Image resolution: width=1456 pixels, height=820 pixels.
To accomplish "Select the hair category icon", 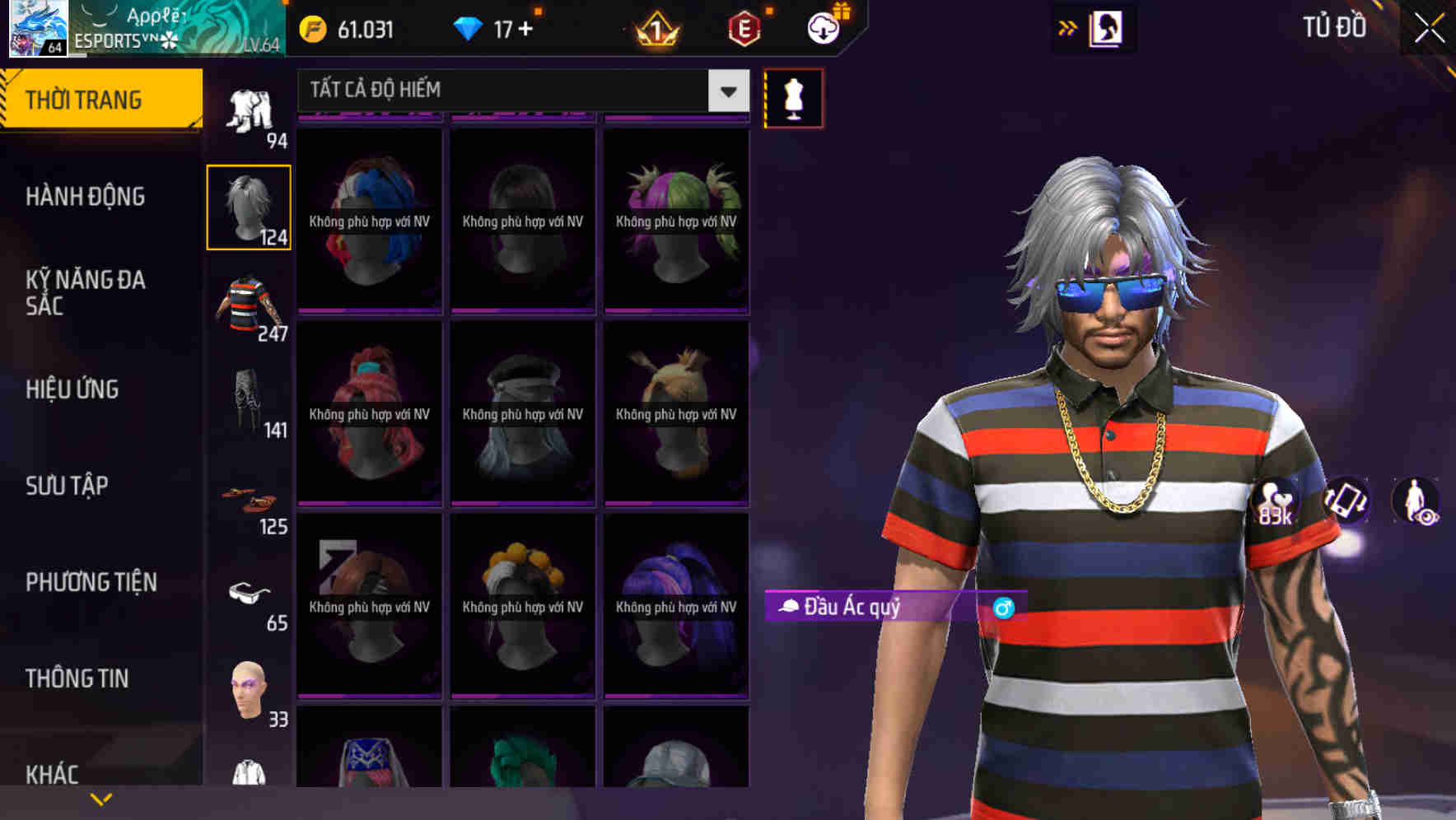I will point(248,206).
